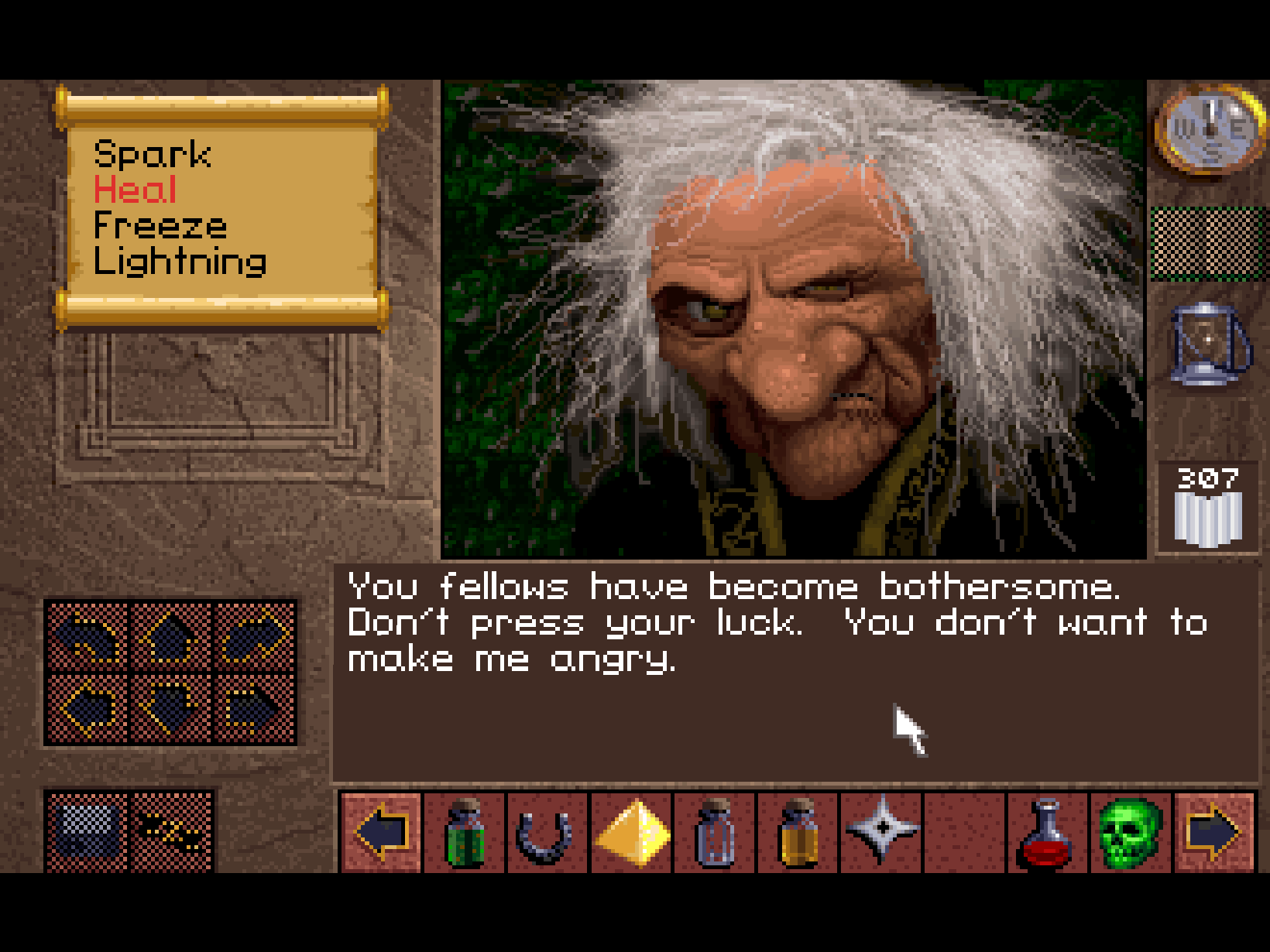The height and width of the screenshot is (952, 1270).
Task: Grab the throwing star item
Action: [882, 831]
